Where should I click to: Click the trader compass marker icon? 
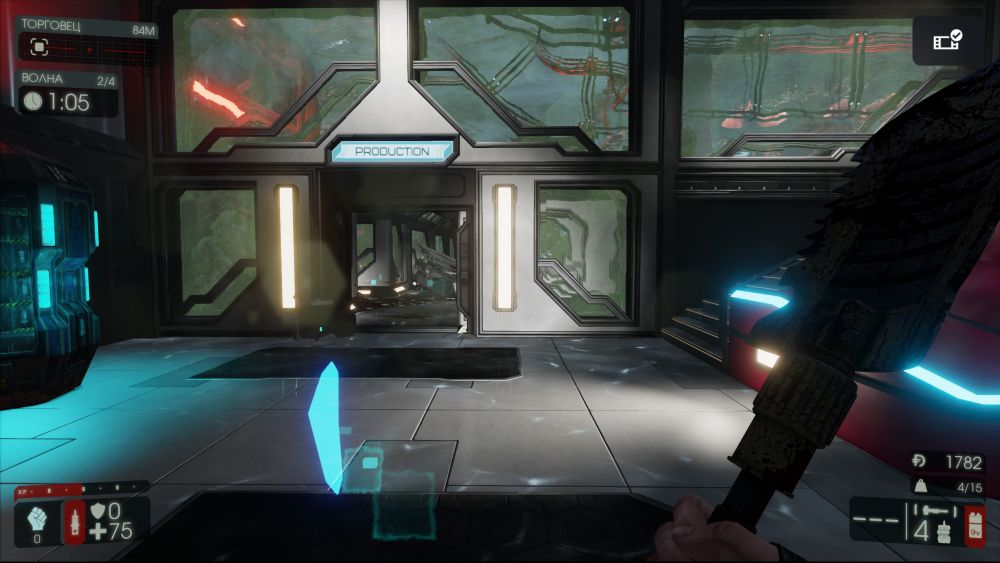[39, 46]
